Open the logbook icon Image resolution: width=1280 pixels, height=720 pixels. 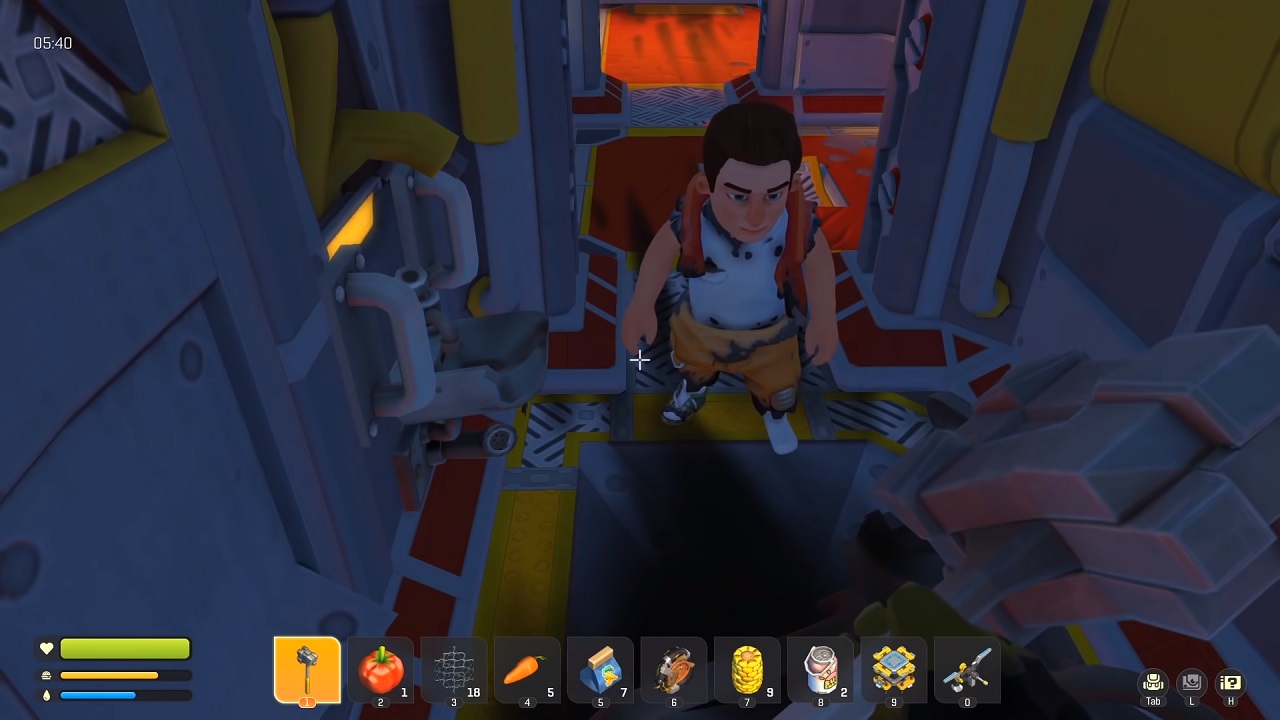tap(1191, 683)
